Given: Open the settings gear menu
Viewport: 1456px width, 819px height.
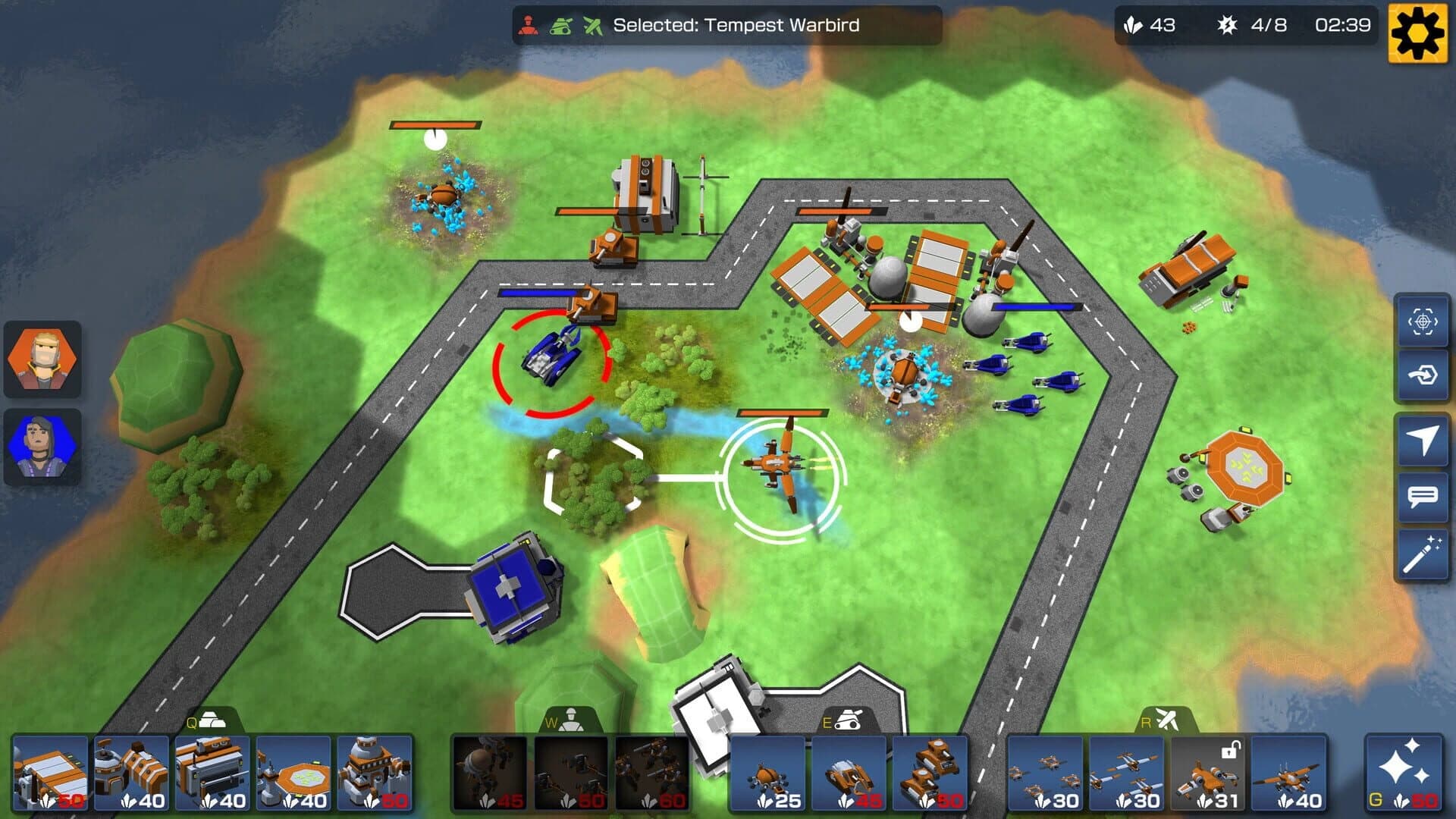Looking at the screenshot, I should click(x=1417, y=32).
